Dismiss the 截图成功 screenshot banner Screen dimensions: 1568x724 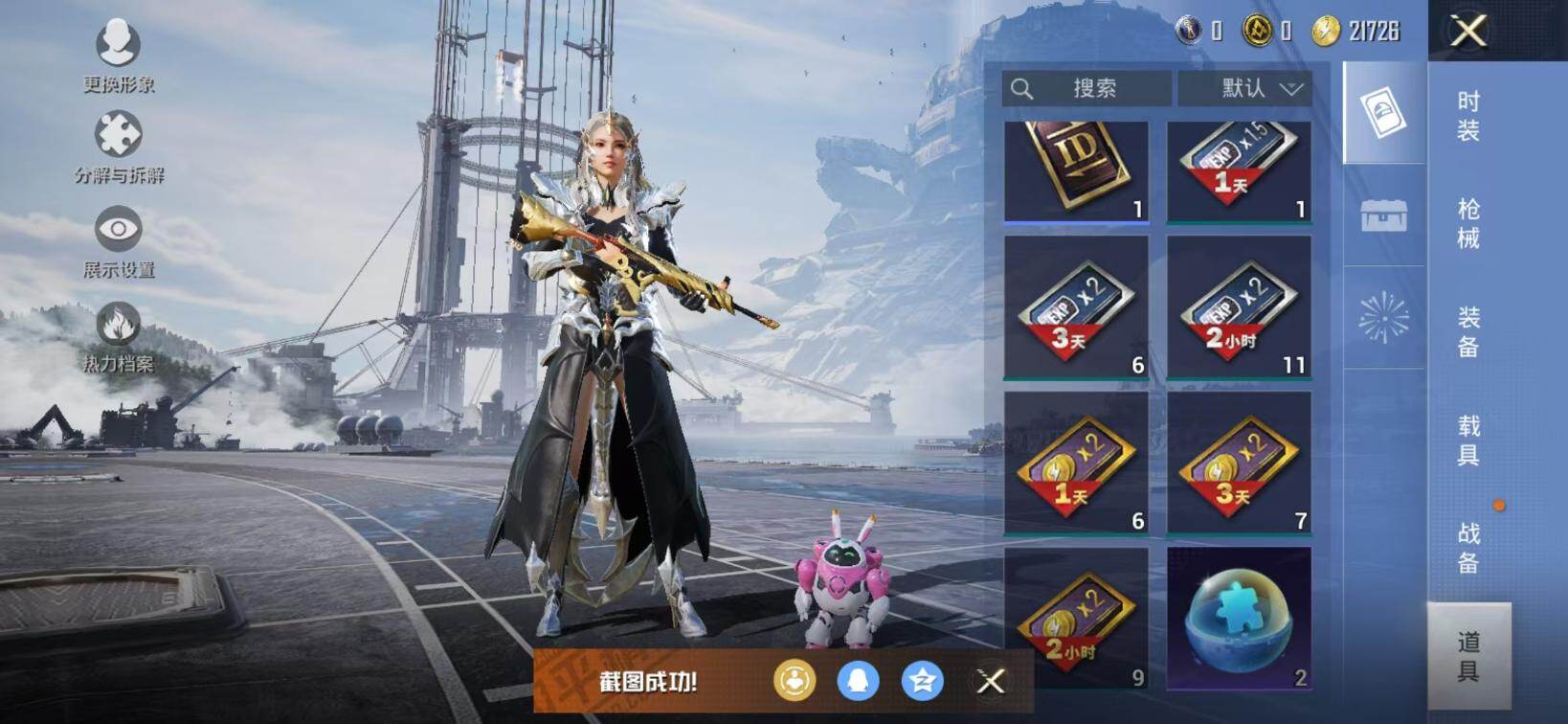pyautogui.click(x=991, y=681)
